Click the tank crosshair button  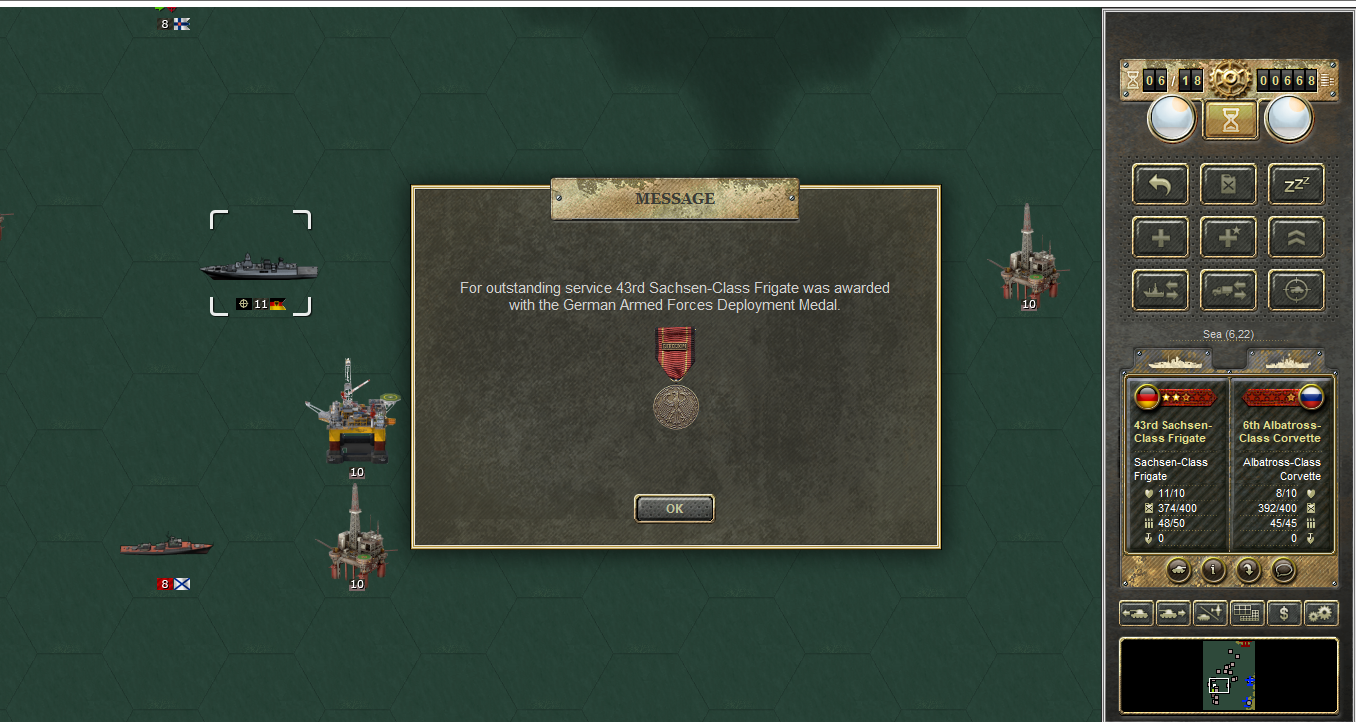pyautogui.click(x=1296, y=291)
